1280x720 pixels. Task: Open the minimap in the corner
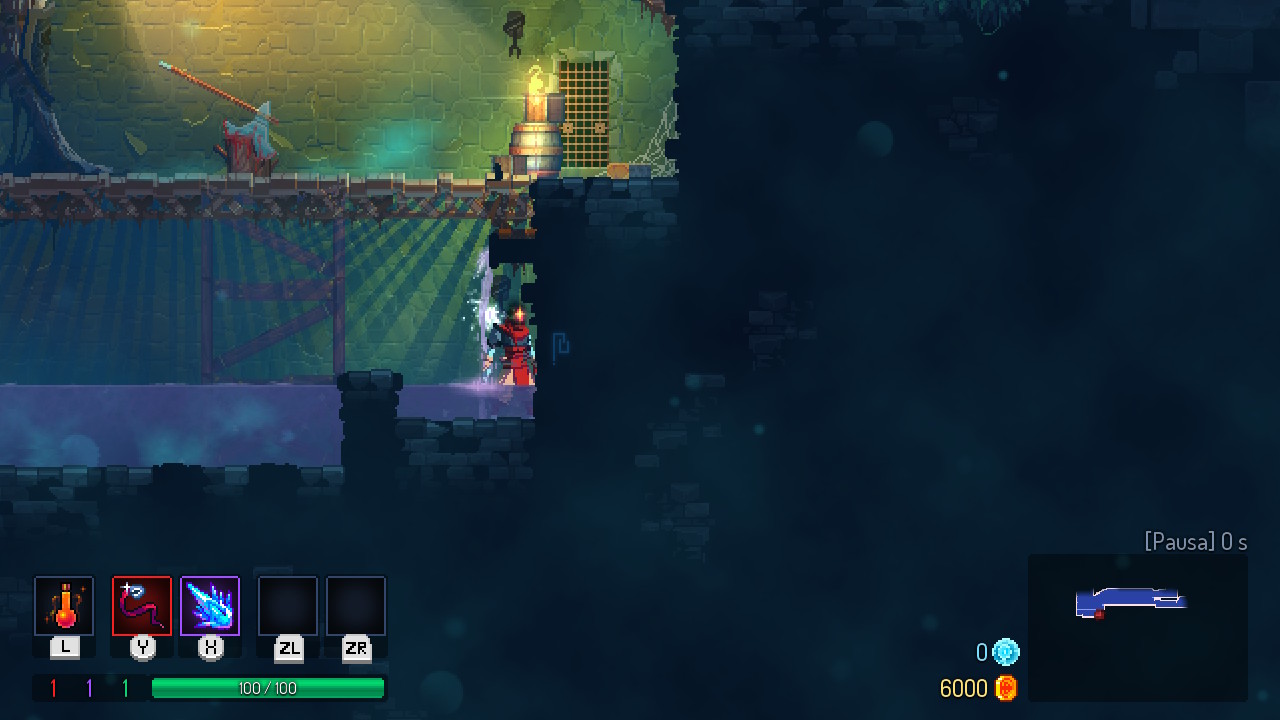pos(1137,627)
